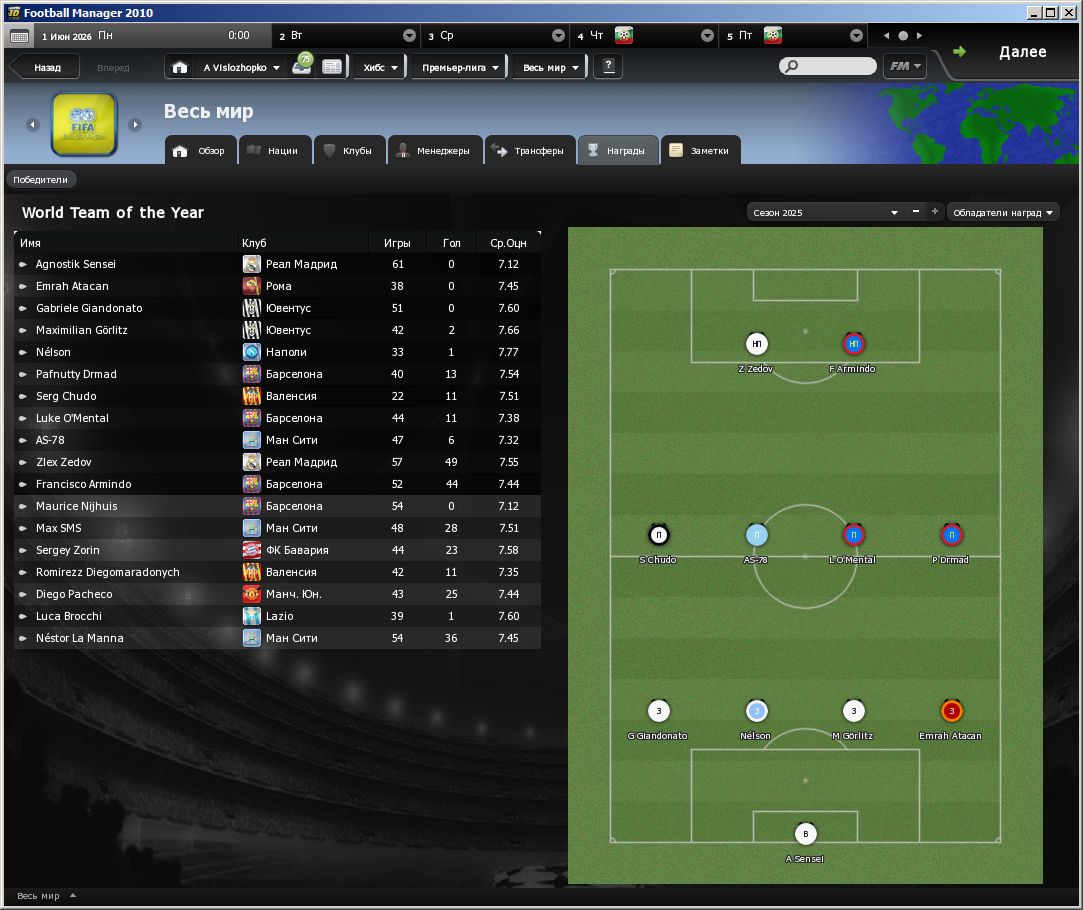Image resolution: width=1083 pixels, height=910 pixels.
Task: Go back with the Назад button
Action: click(46, 68)
